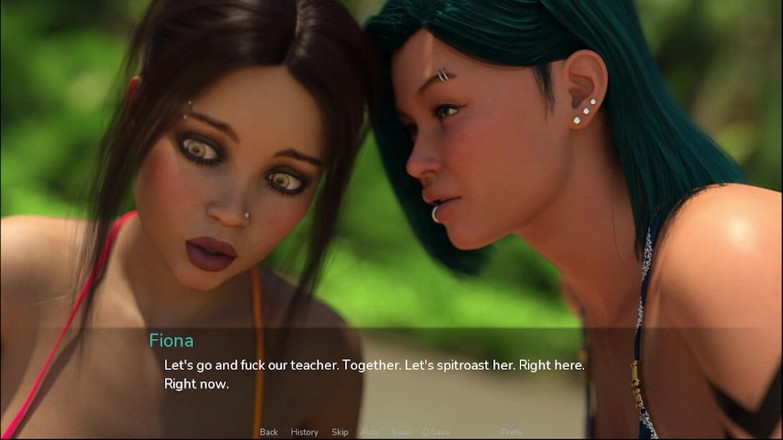Open the Prefs settings screen

511,432
